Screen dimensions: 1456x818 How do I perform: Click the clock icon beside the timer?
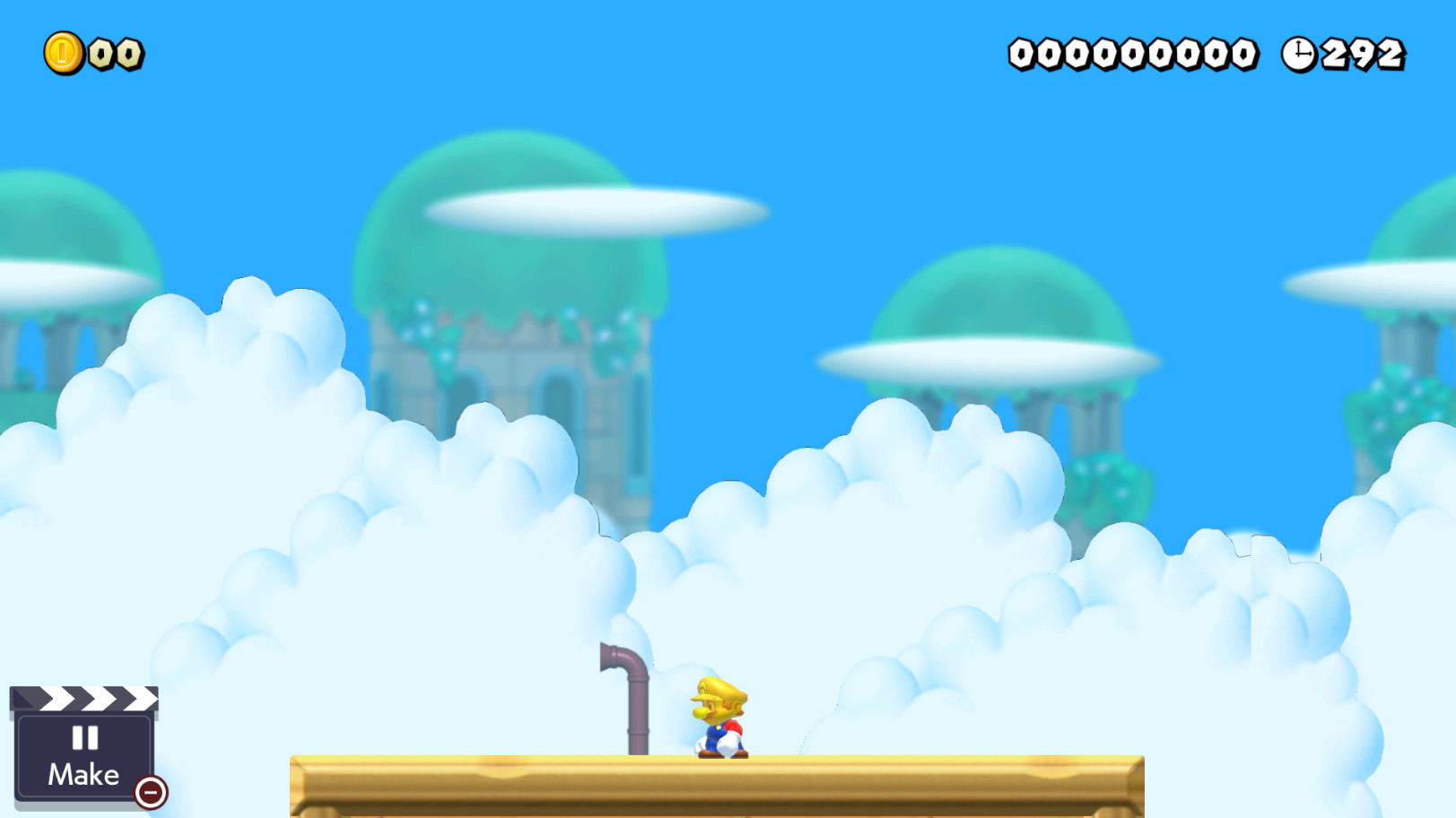click(1297, 54)
